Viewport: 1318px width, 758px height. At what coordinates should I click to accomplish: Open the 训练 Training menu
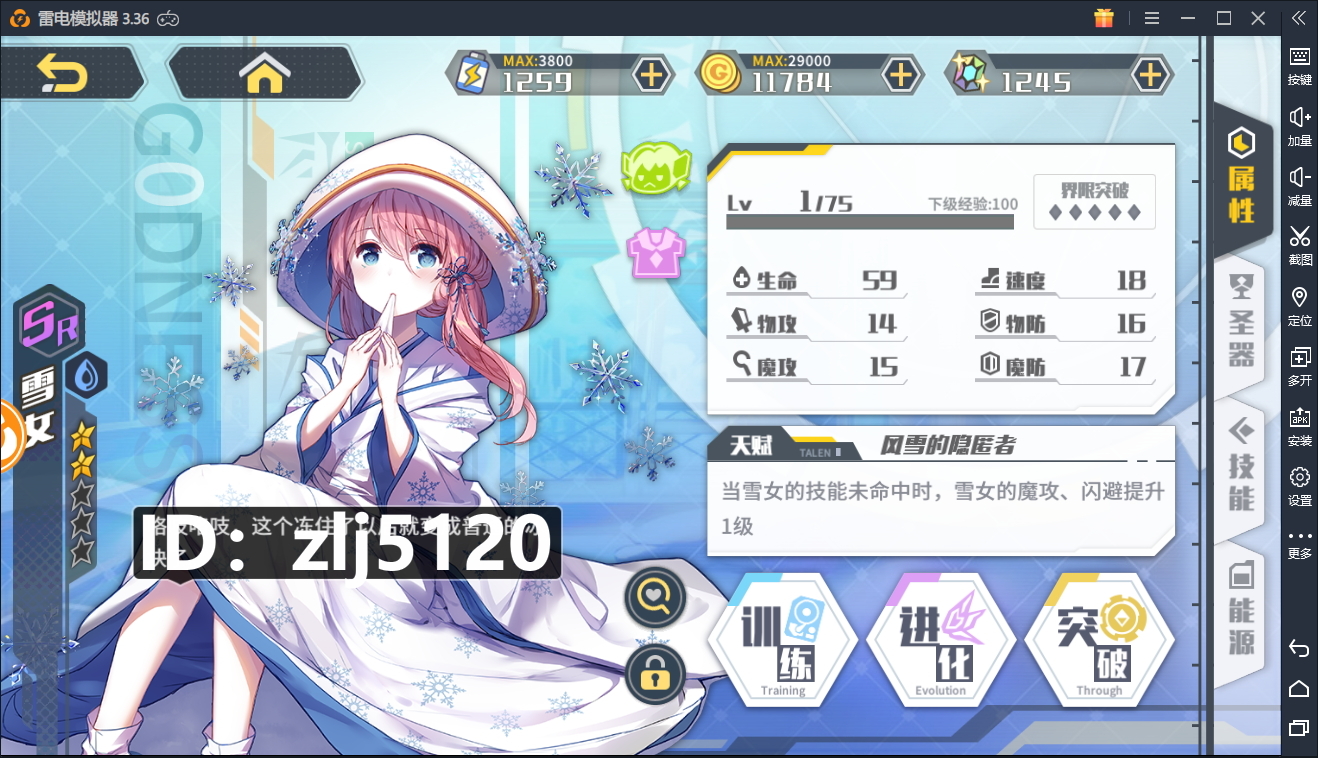pyautogui.click(x=782, y=640)
